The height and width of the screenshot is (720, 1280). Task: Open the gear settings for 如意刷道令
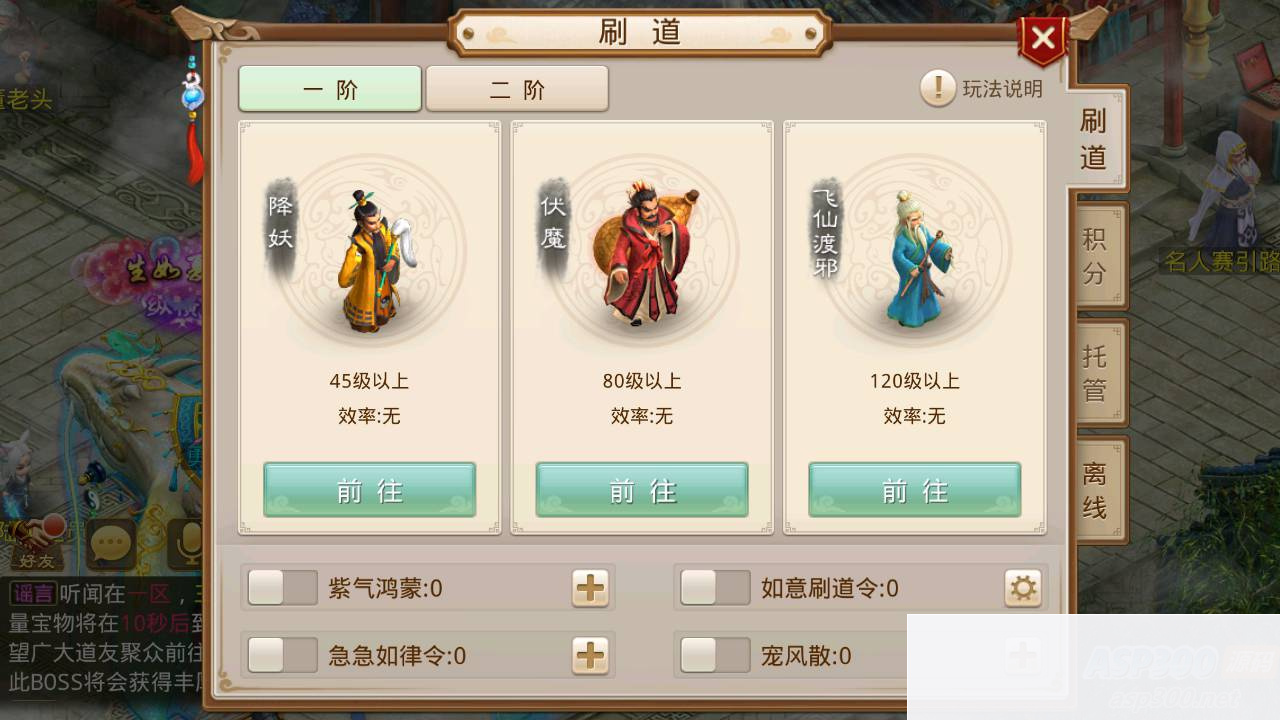1021,588
